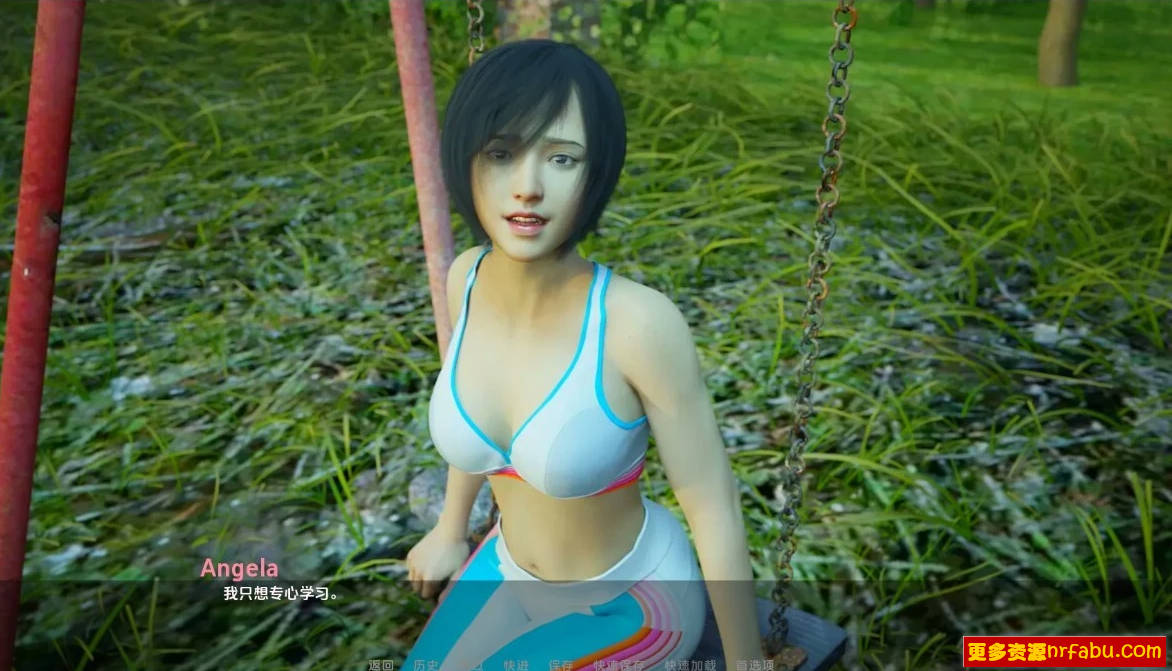The width and height of the screenshot is (1172, 671).
Task: Click the 返回 (Back) quick menu button
Action: coord(381,665)
